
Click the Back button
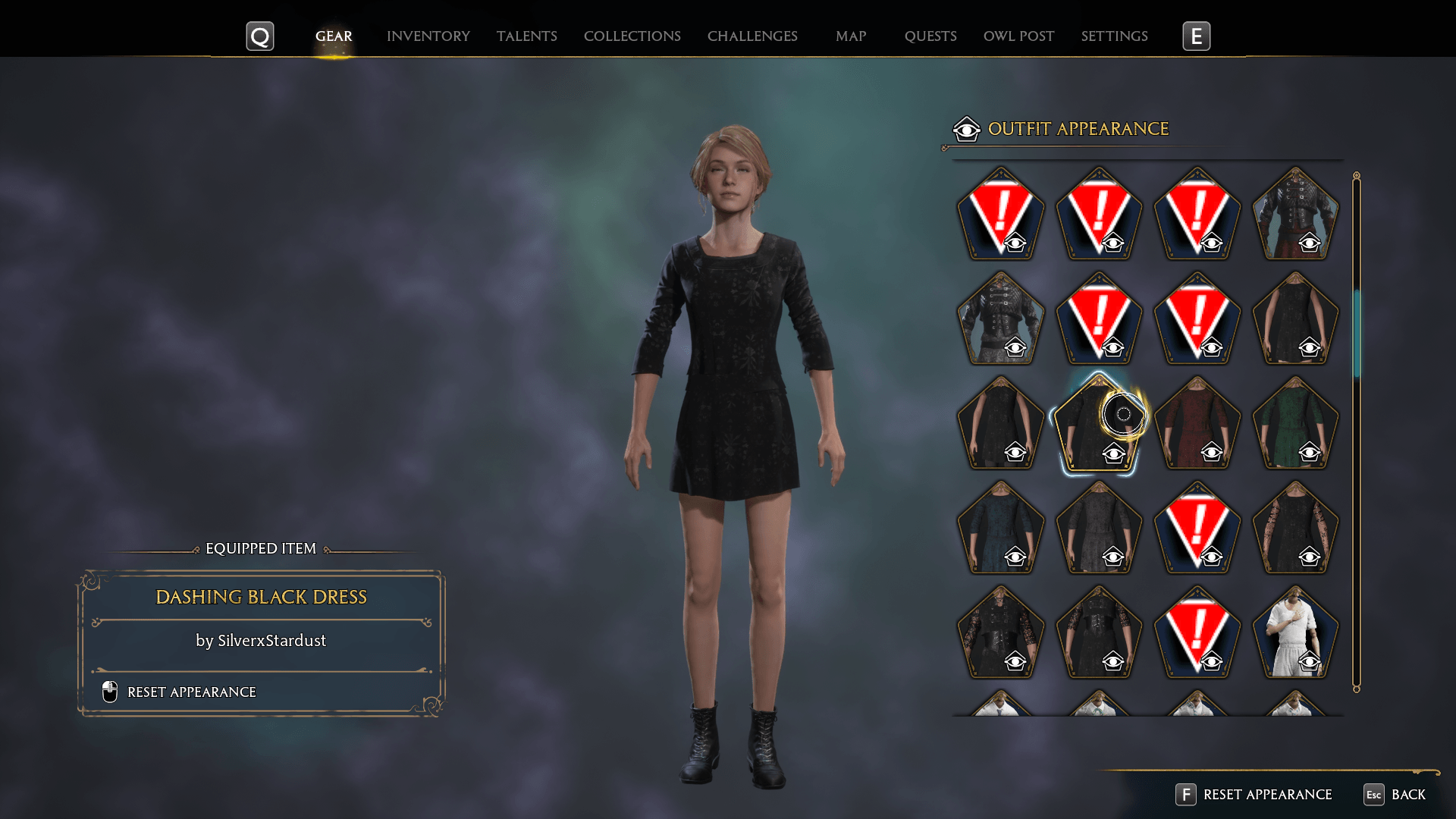(1410, 795)
